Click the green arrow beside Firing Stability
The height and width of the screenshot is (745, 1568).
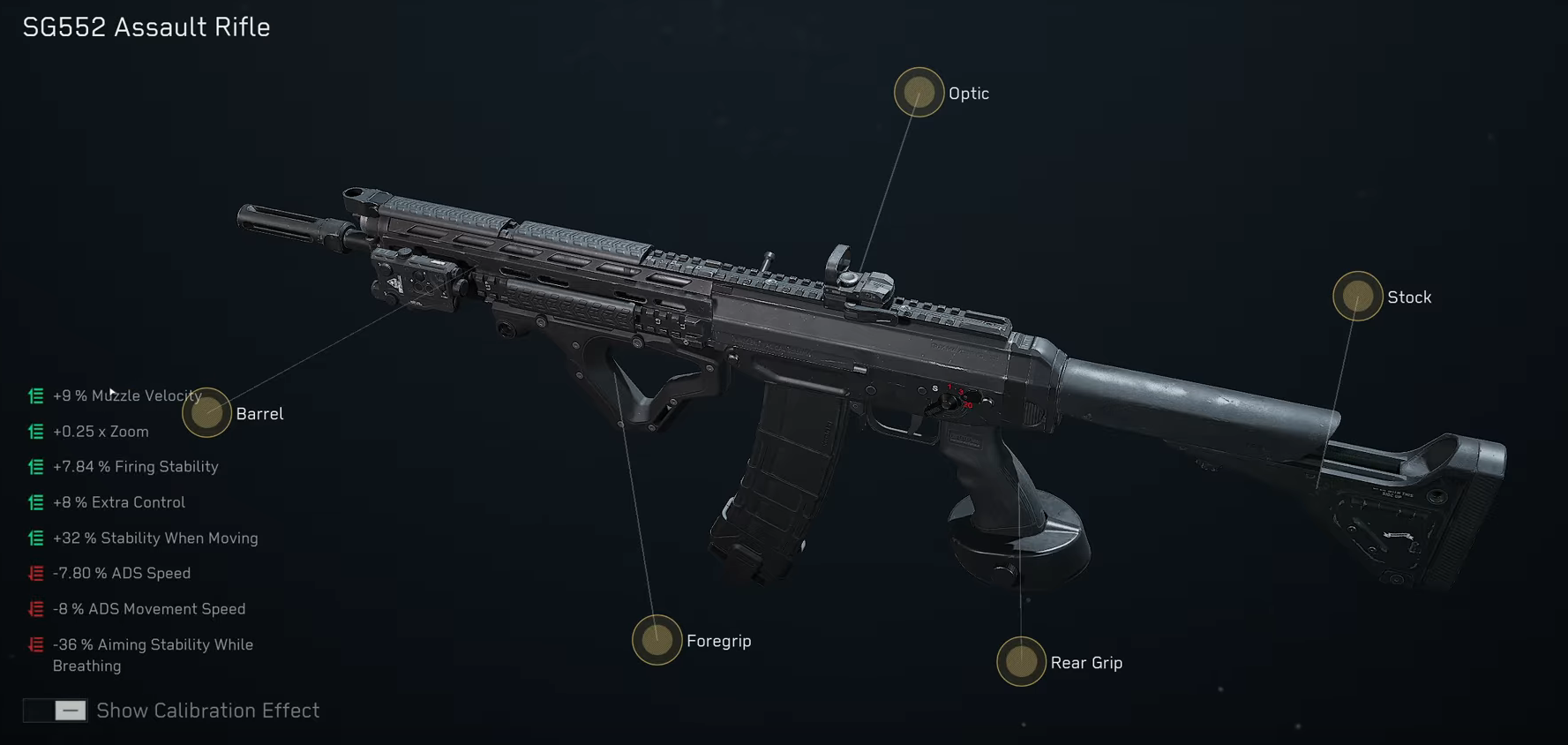point(35,467)
